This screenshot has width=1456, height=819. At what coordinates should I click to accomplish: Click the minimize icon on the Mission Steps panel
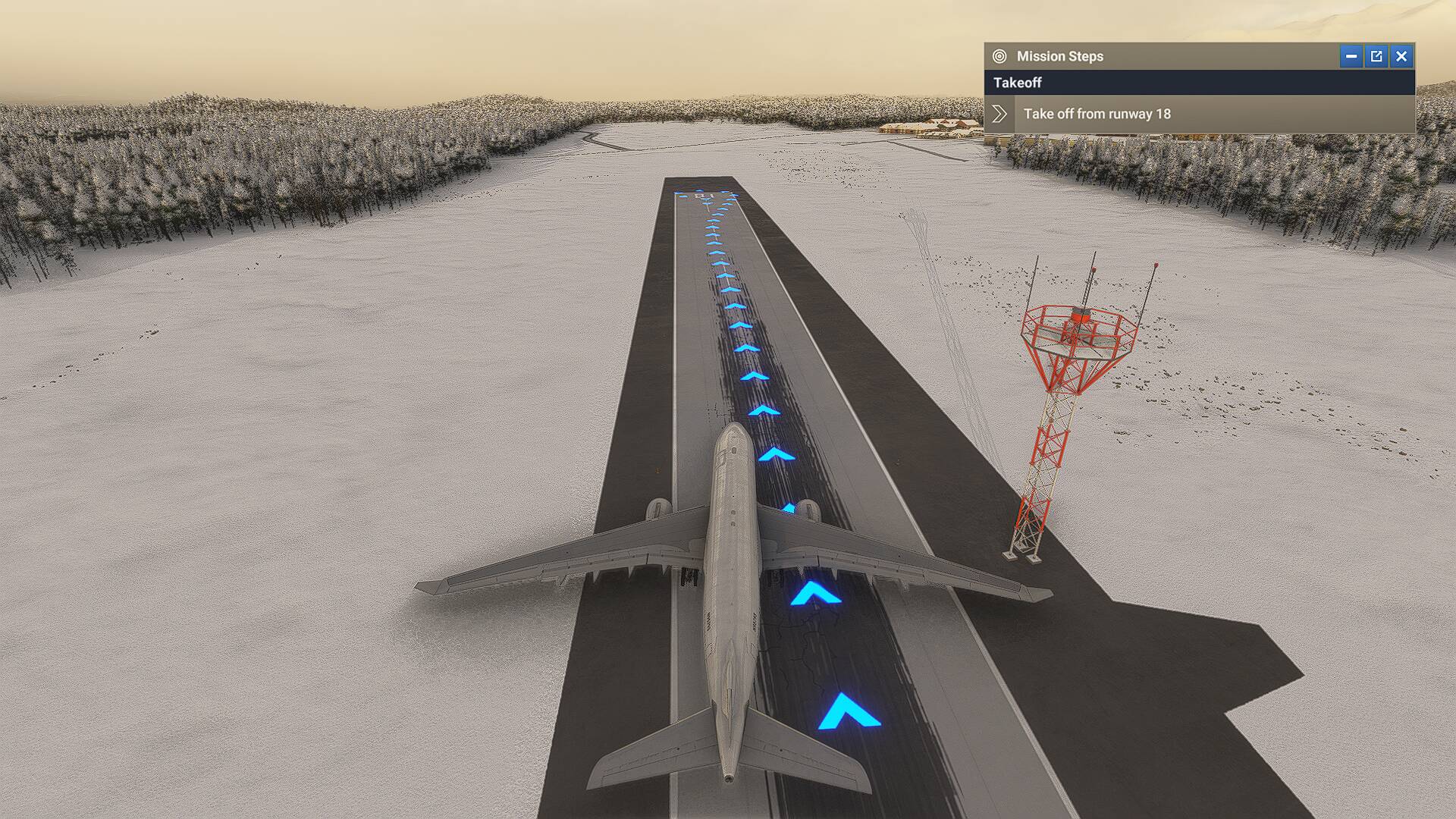1352,55
